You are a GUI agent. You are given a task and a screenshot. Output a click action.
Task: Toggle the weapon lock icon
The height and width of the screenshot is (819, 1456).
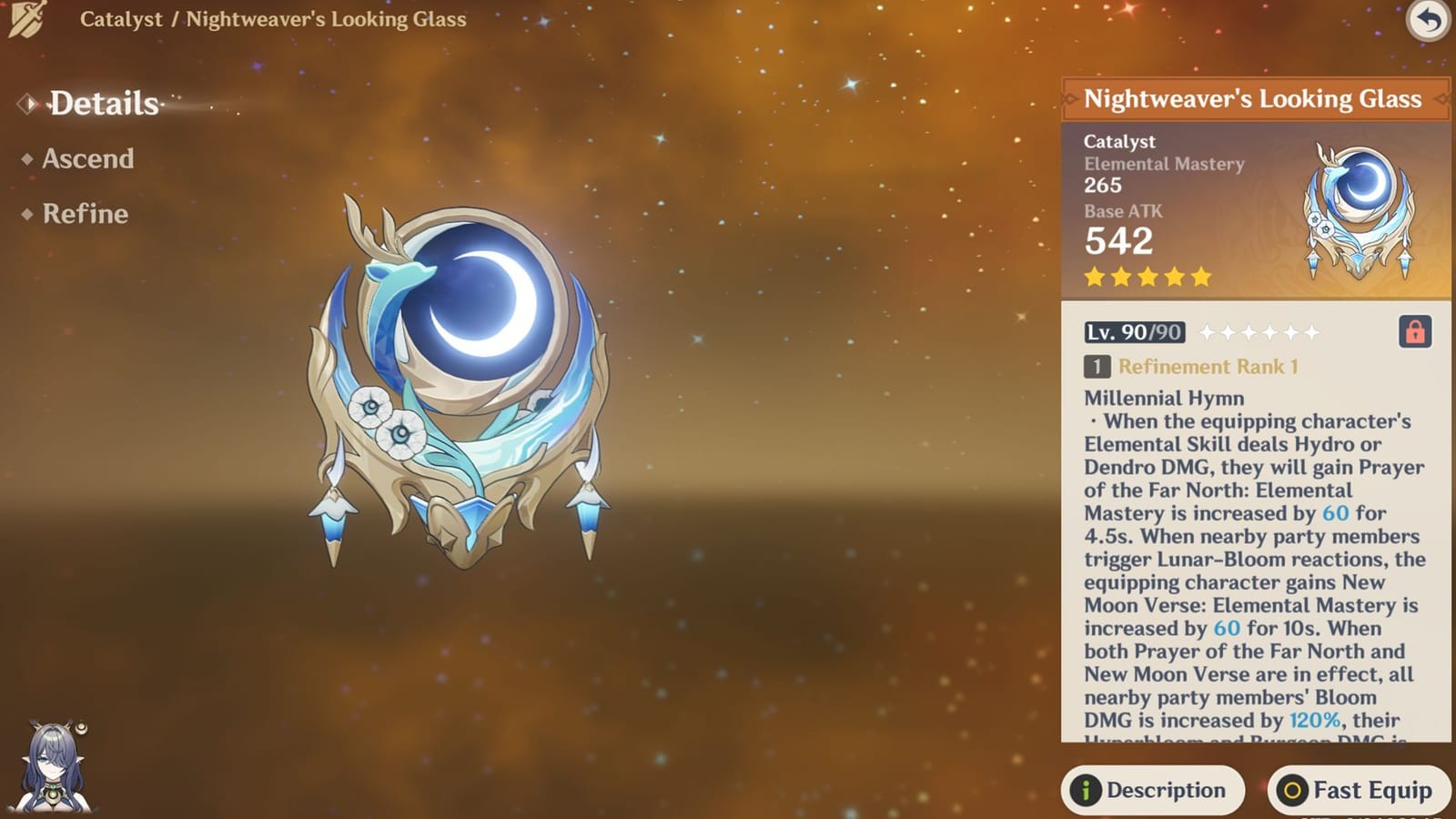point(1416,333)
